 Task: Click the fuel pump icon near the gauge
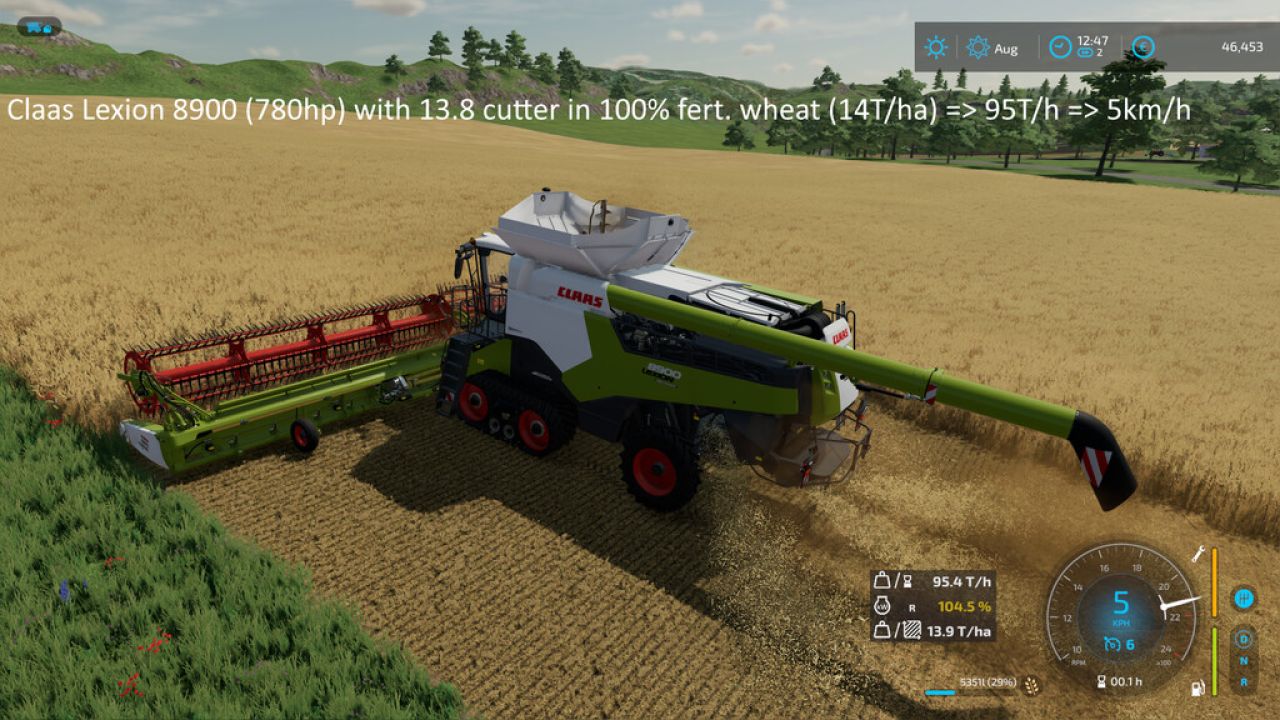(1198, 688)
